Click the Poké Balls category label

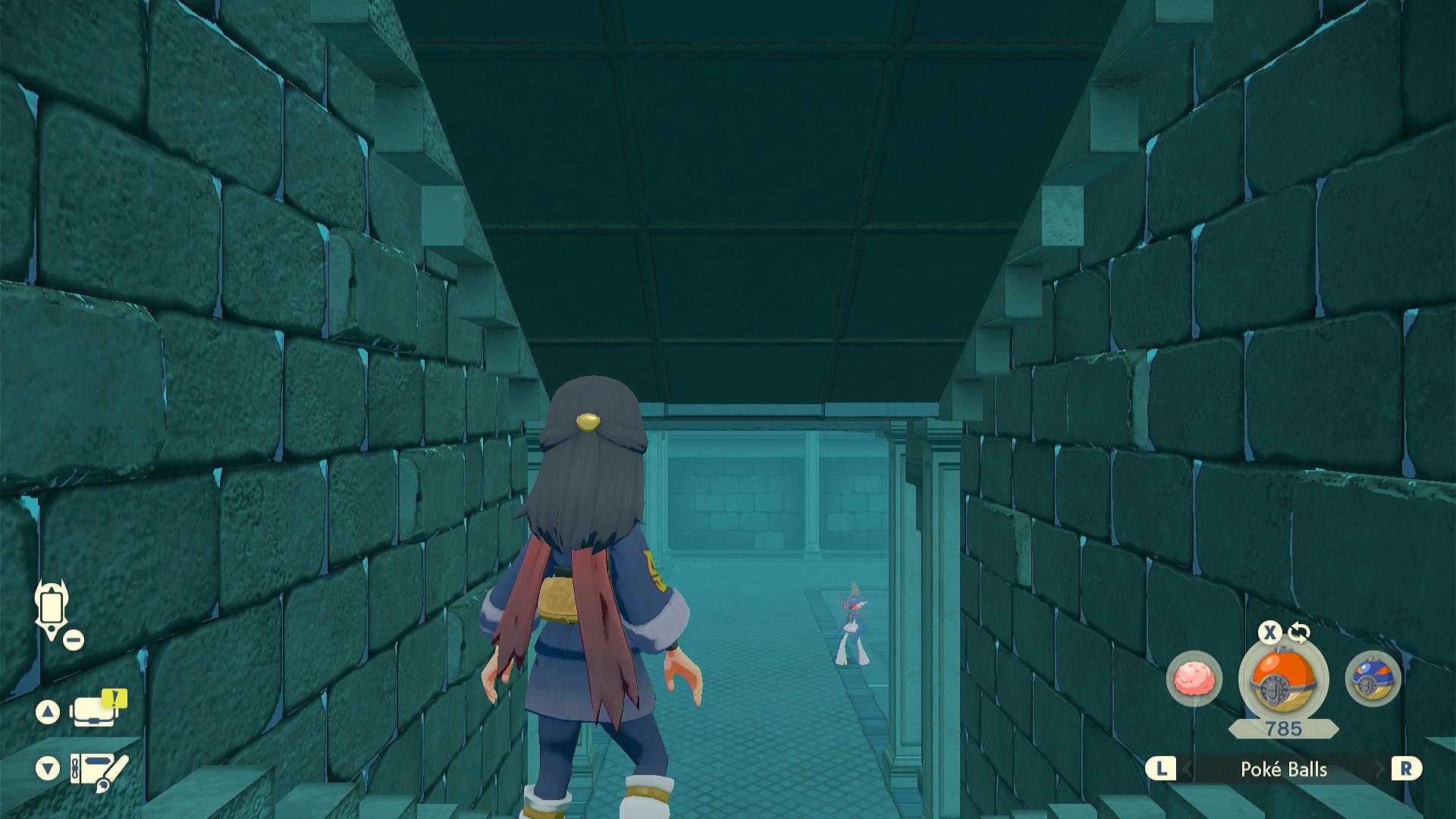point(1283,769)
